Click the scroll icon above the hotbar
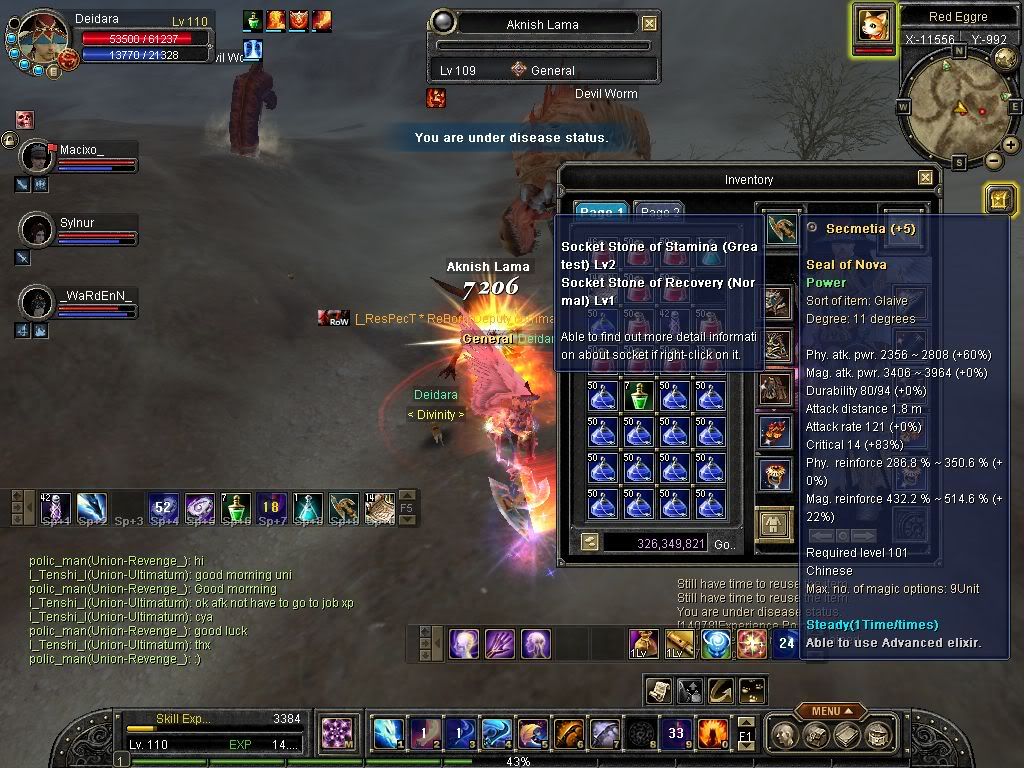The image size is (1024, 768). (x=659, y=689)
